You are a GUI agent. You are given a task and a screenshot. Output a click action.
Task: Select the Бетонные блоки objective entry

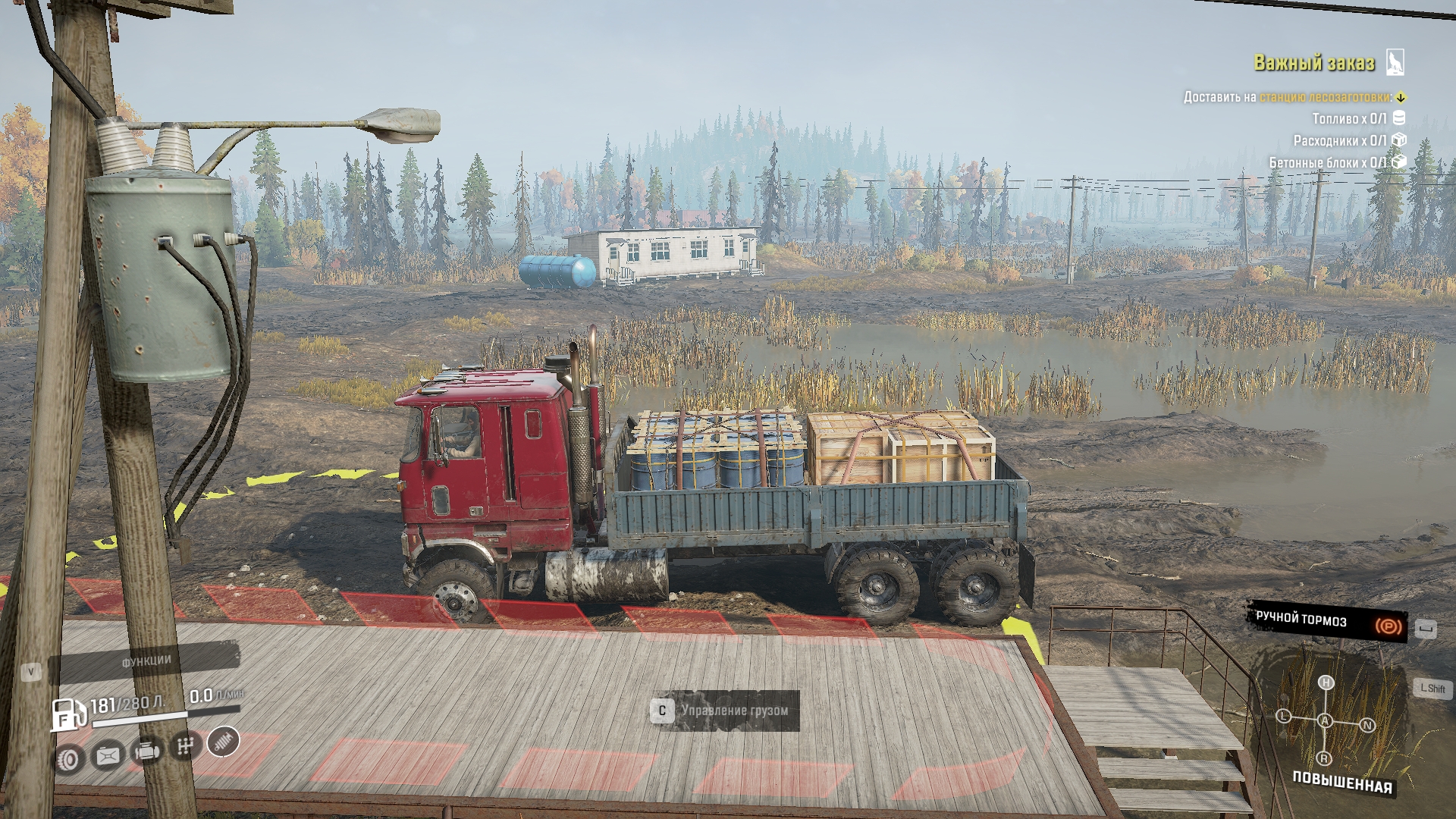[x=1327, y=162]
